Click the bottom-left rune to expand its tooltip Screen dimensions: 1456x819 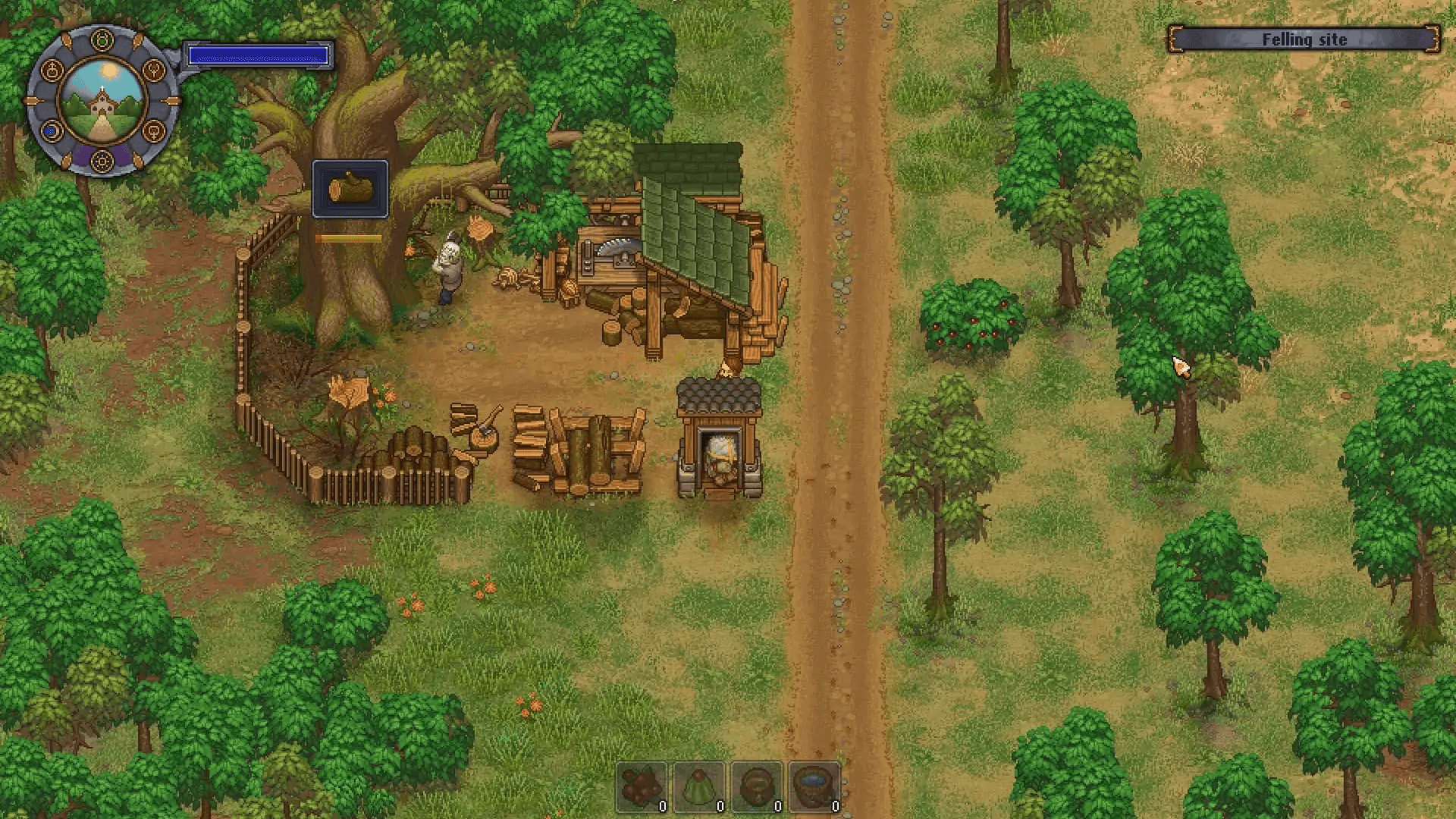click(51, 130)
